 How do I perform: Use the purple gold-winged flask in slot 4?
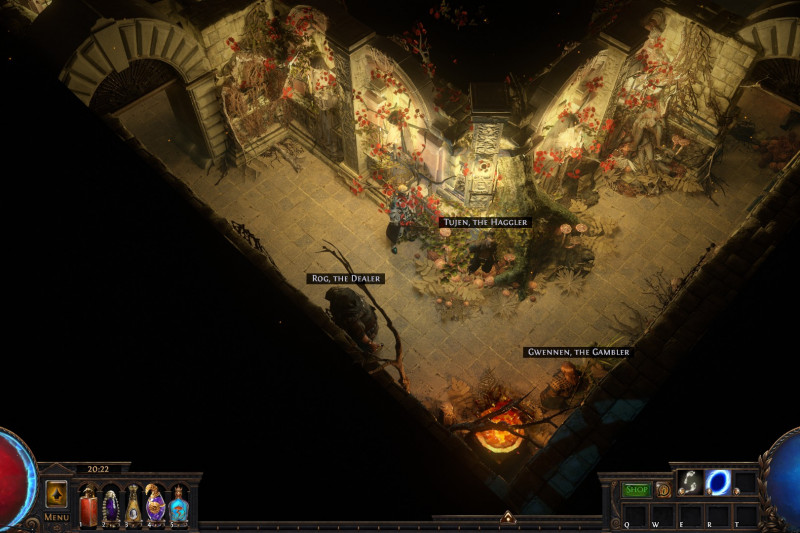pos(156,504)
